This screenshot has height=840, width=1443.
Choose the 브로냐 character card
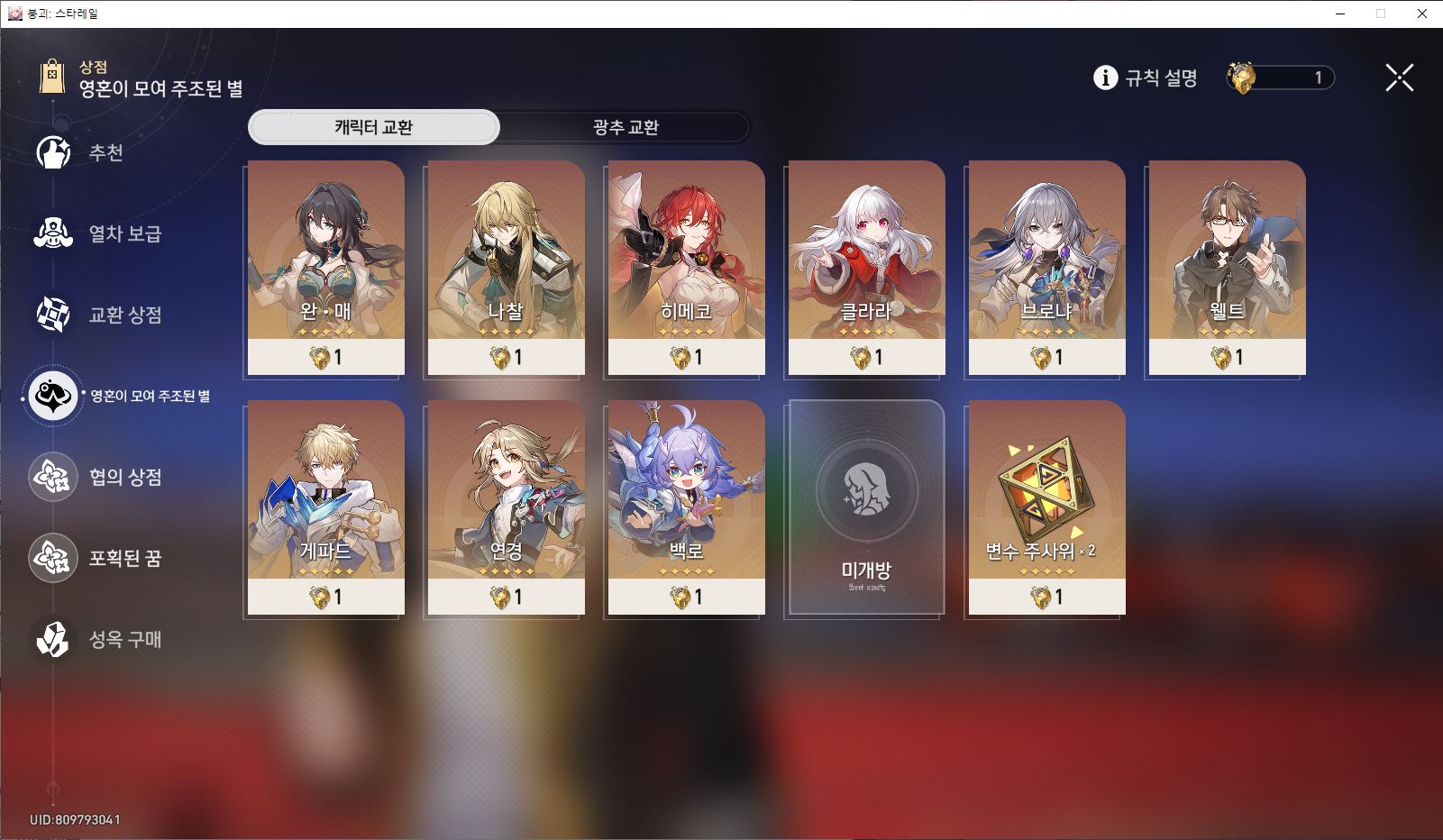1046,268
